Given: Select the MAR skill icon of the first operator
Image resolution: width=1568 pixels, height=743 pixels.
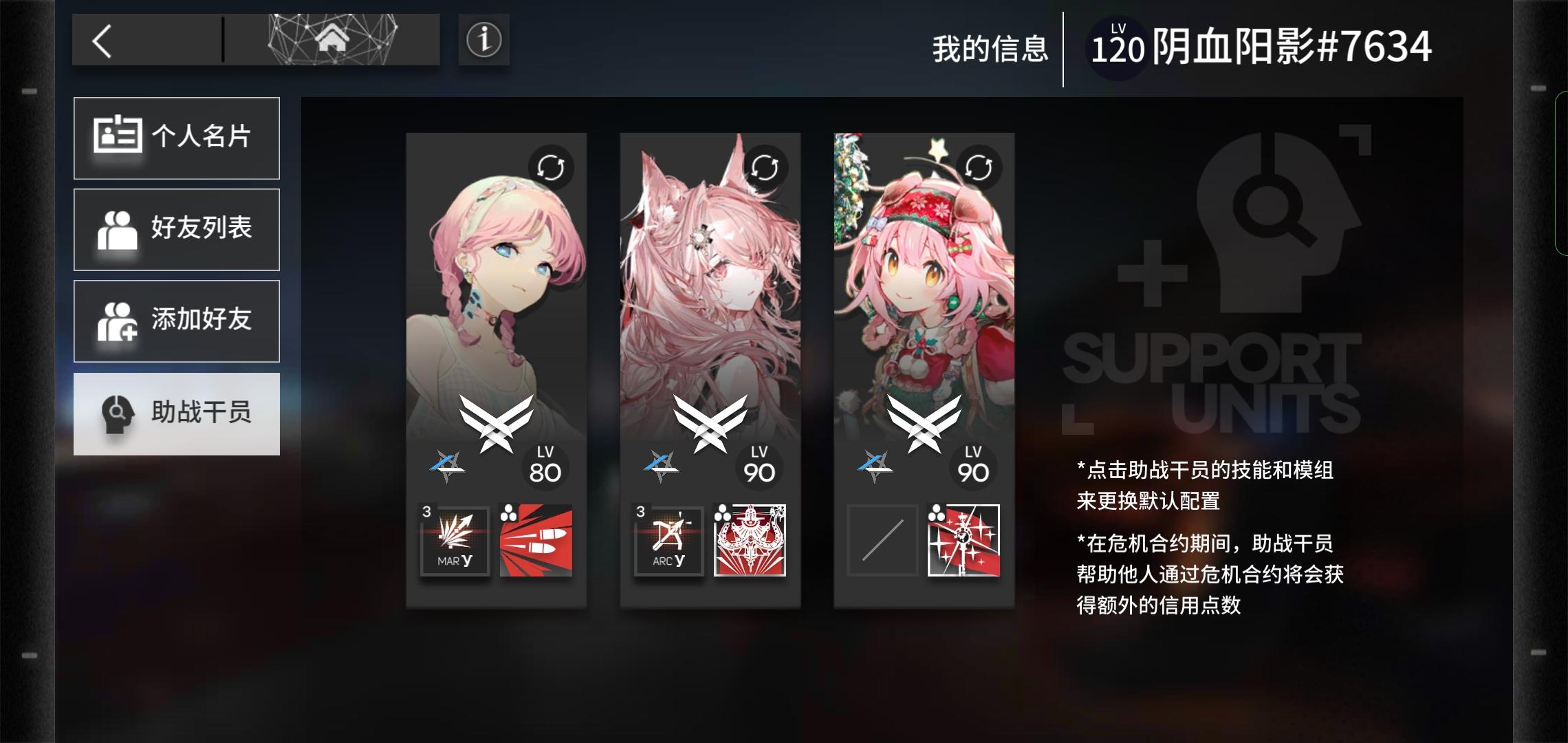Looking at the screenshot, I should [455, 541].
